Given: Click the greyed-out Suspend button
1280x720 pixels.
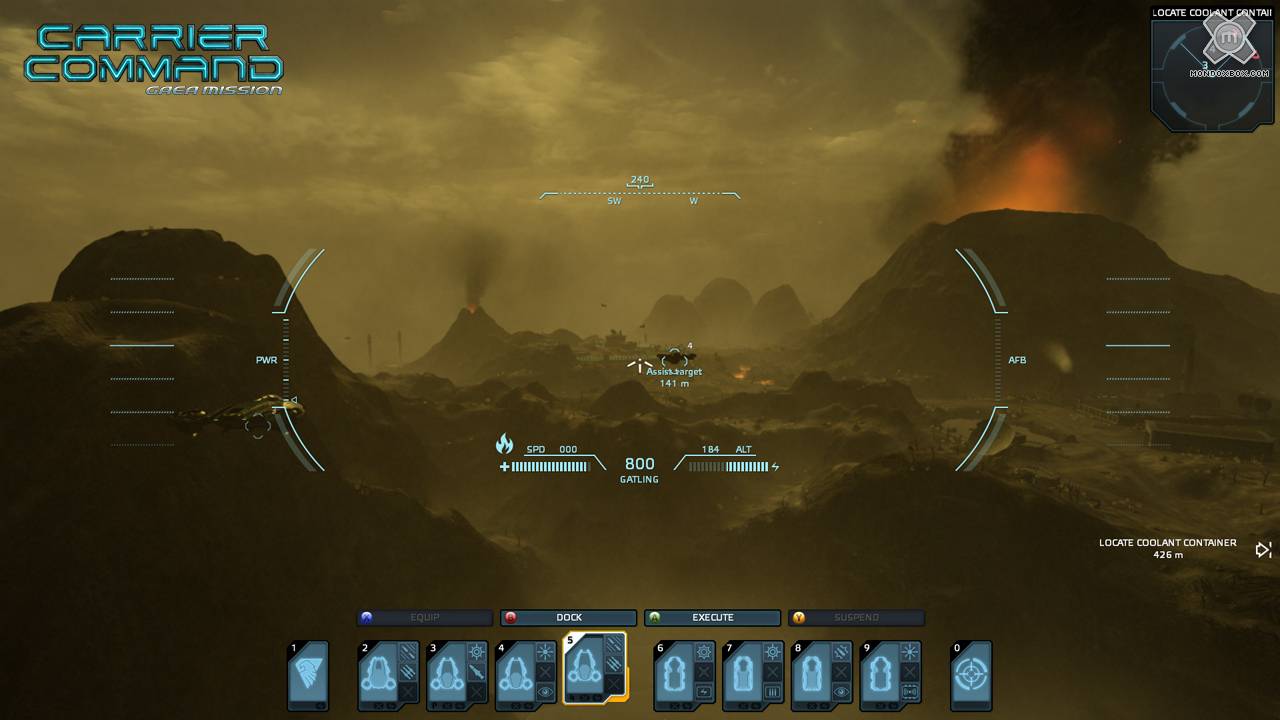Looking at the screenshot, I should 856,618.
